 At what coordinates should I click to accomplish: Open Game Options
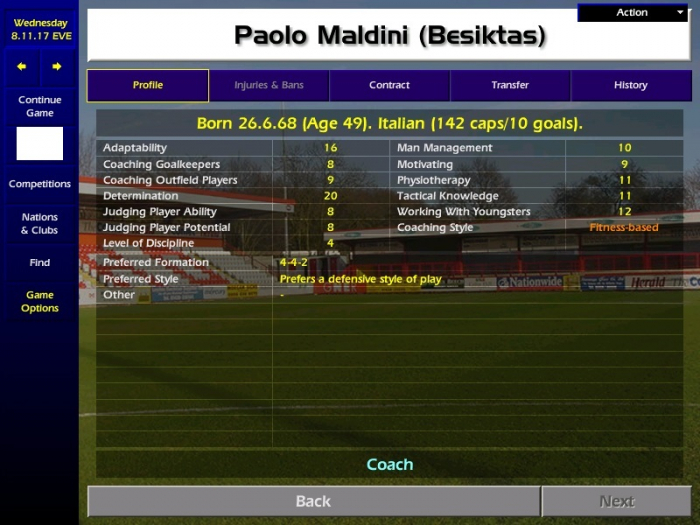click(x=40, y=302)
